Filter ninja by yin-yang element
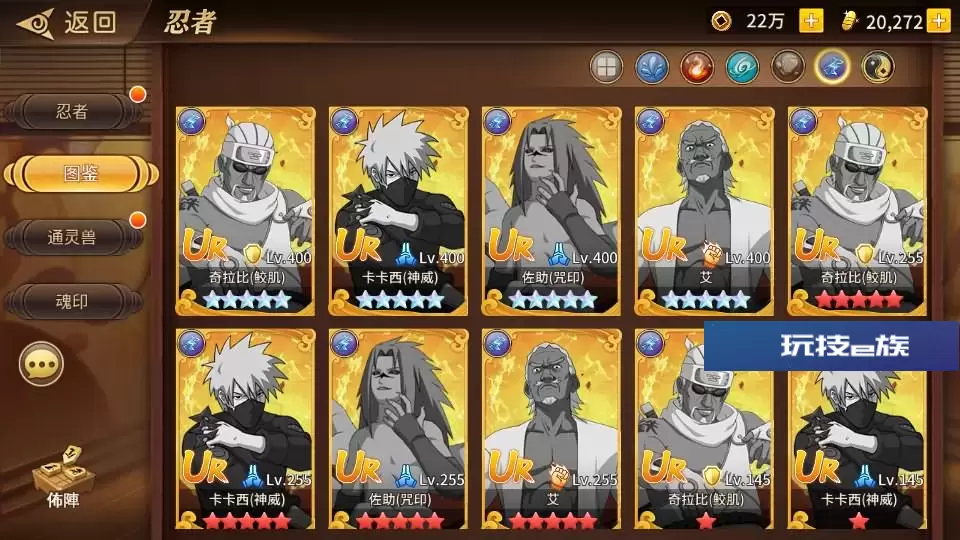This screenshot has height=540, width=960. pyautogui.click(x=877, y=68)
